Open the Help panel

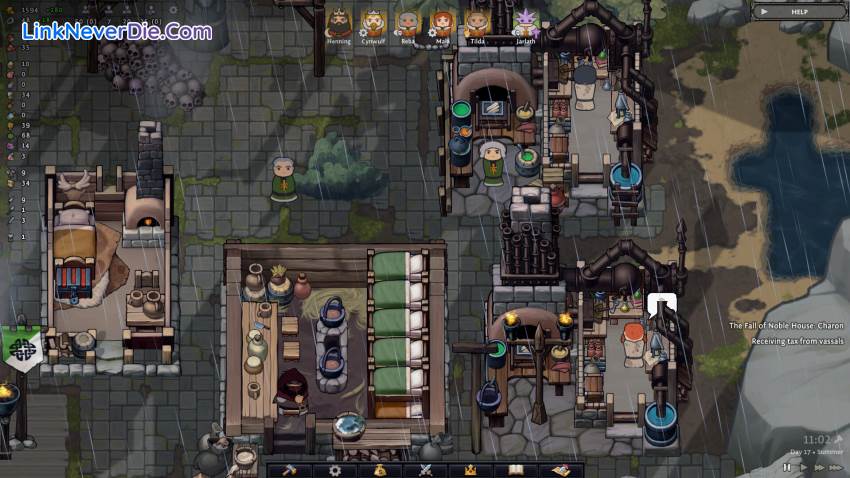coord(799,11)
